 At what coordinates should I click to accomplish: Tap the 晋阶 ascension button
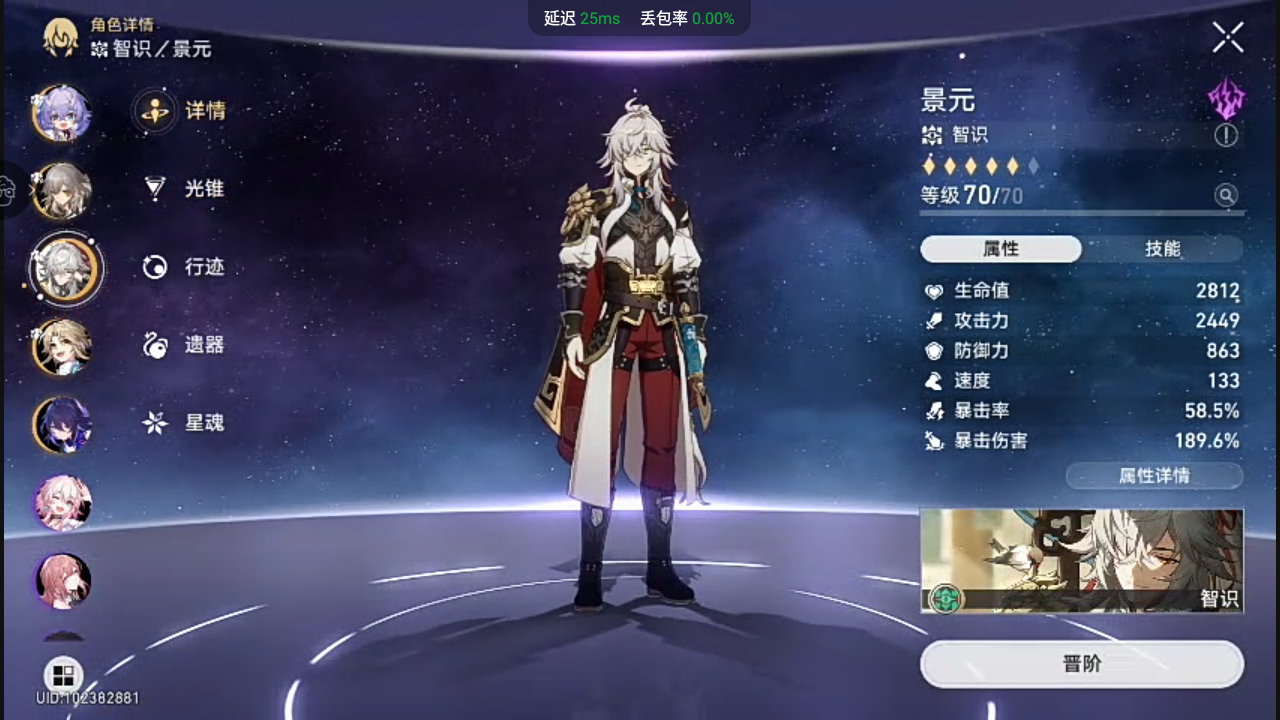[x=1081, y=664]
